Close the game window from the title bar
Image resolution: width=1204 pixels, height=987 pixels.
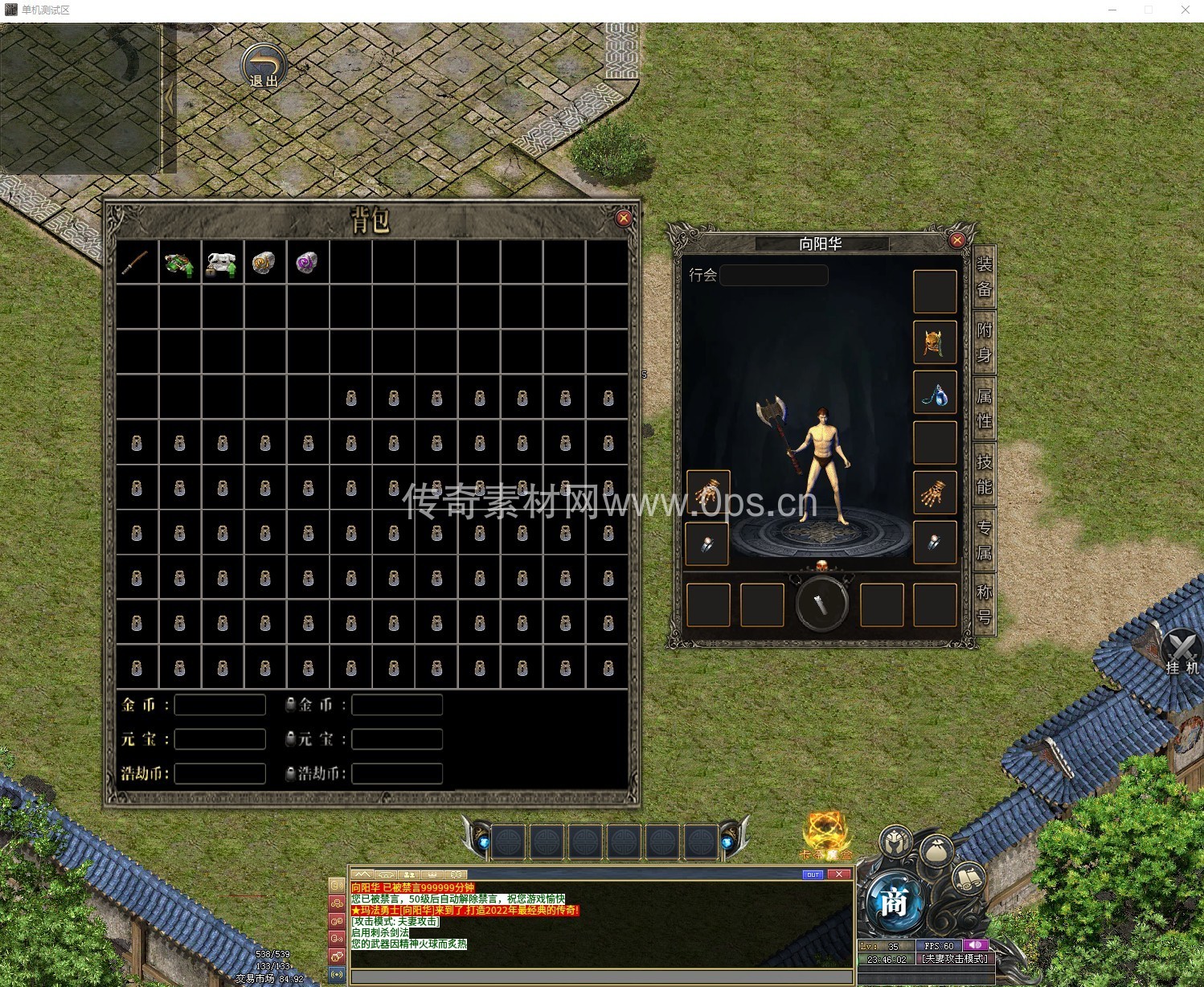point(1185,10)
